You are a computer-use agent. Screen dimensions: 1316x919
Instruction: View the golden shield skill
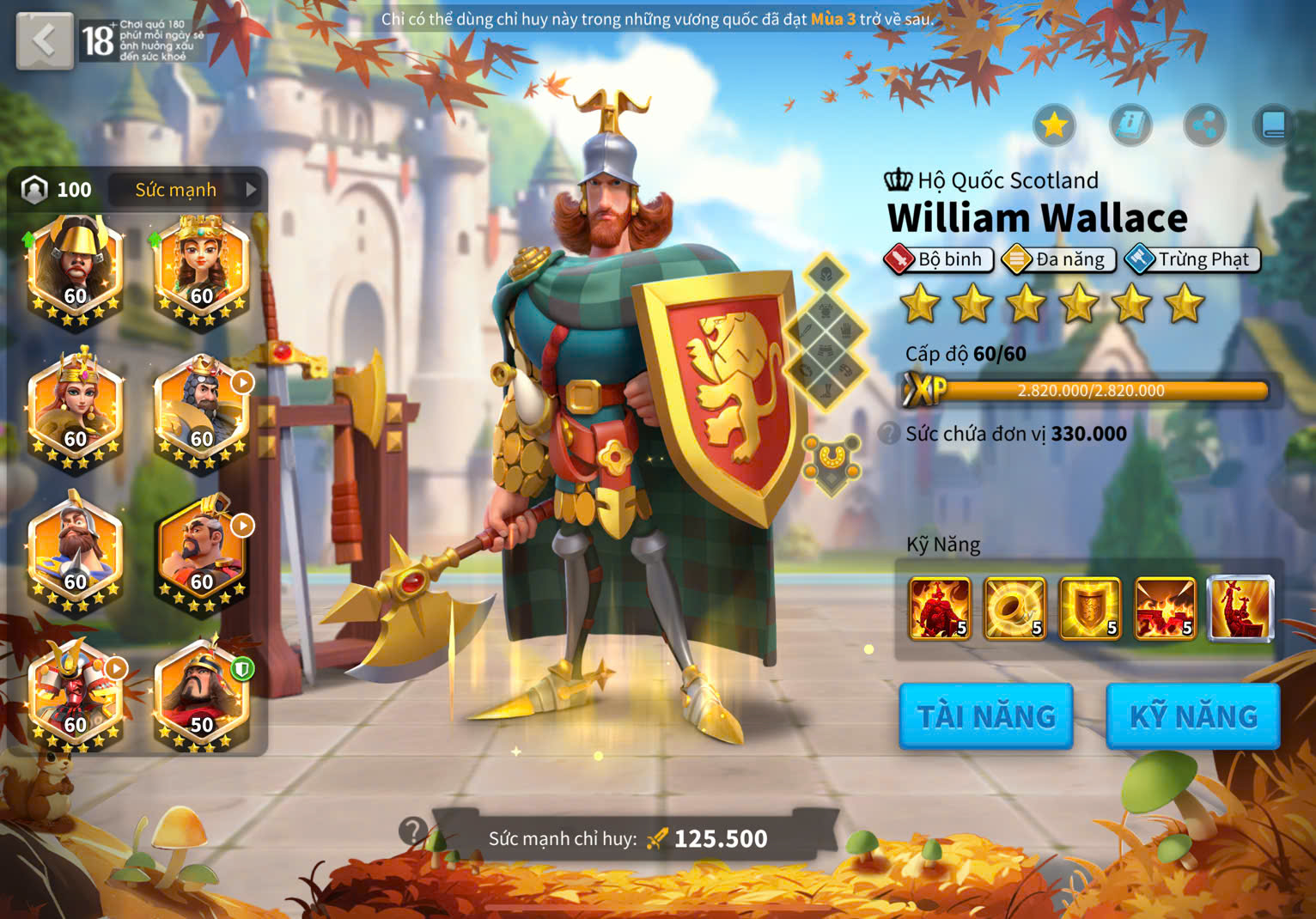(1090, 609)
